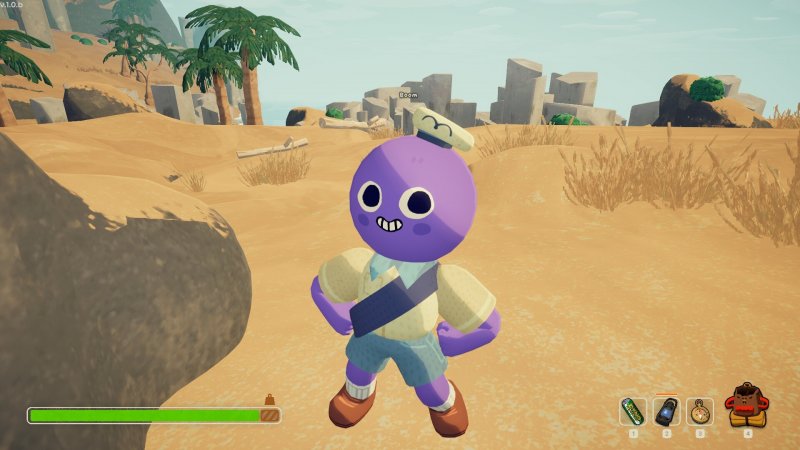
Task: Choose the lantern in the hotbar
Action: click(x=666, y=411)
